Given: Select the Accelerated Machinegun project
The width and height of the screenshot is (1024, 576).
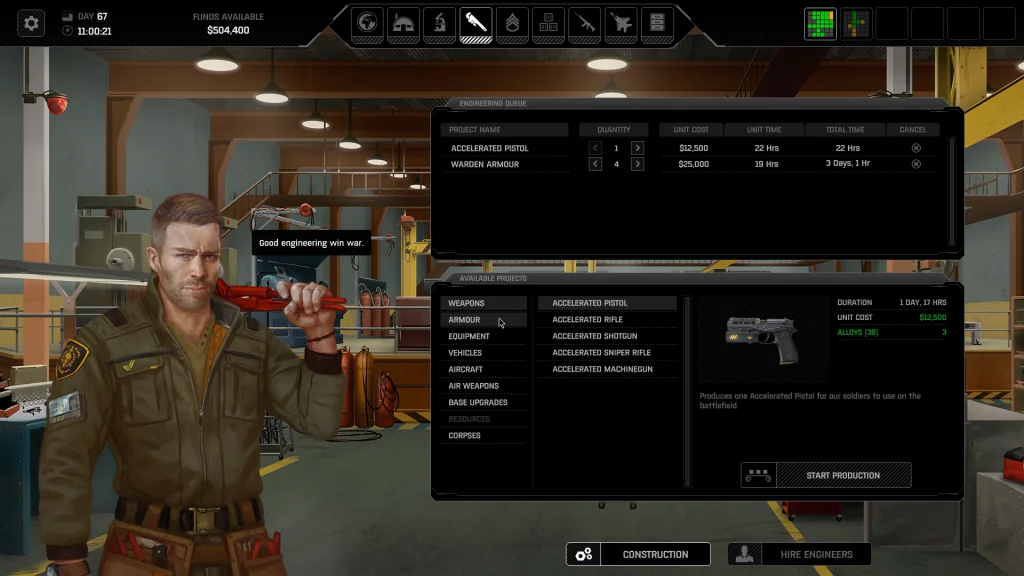Looking at the screenshot, I should (602, 369).
